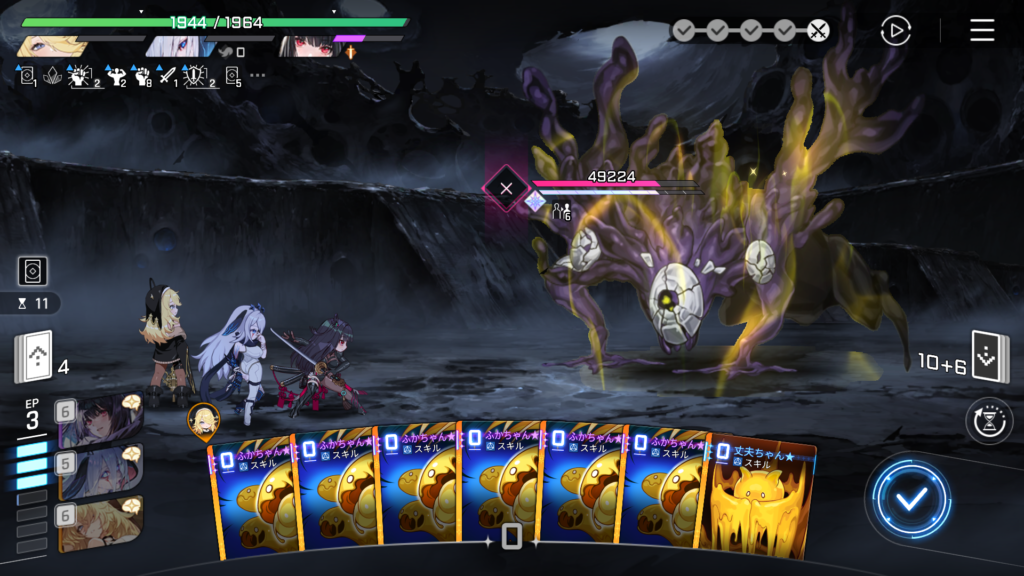Open the card deck icon above the turn counter

(33, 271)
